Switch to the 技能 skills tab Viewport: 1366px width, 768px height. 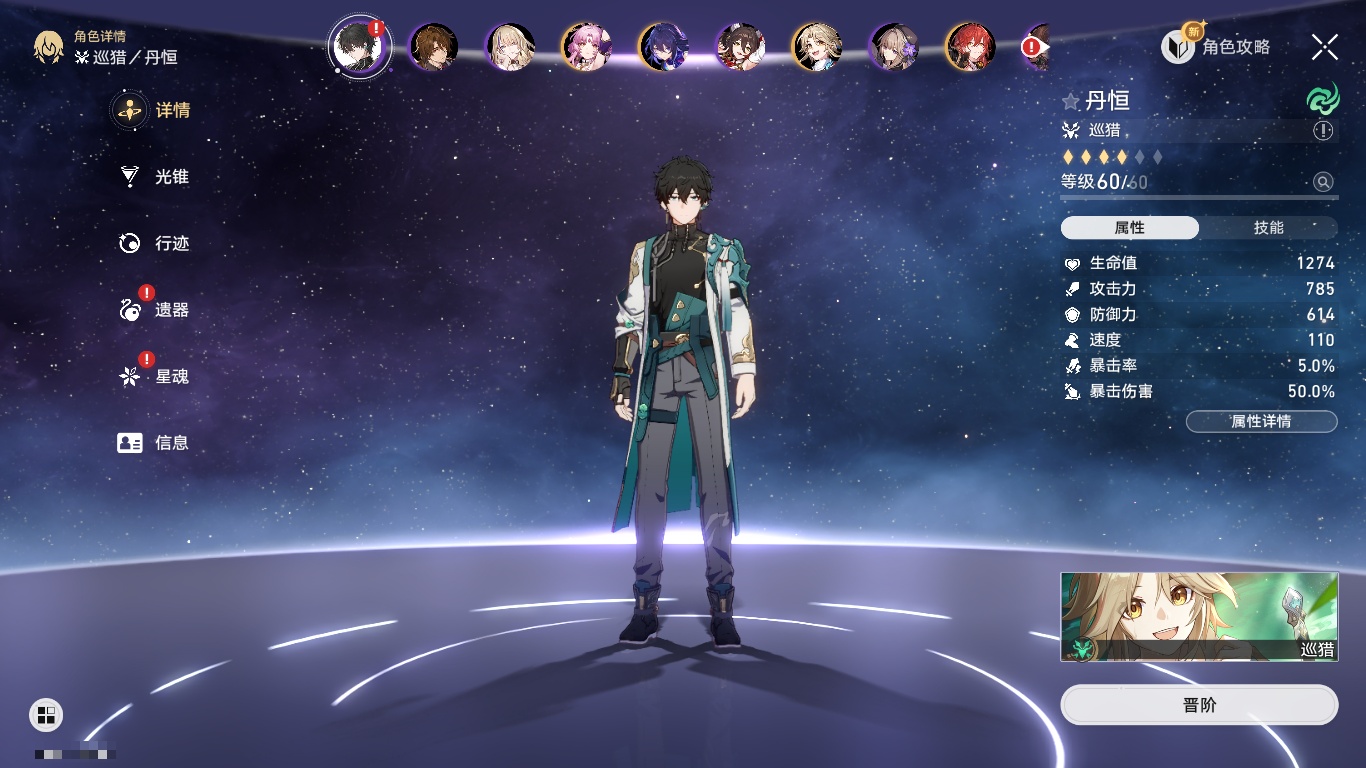(1268, 228)
